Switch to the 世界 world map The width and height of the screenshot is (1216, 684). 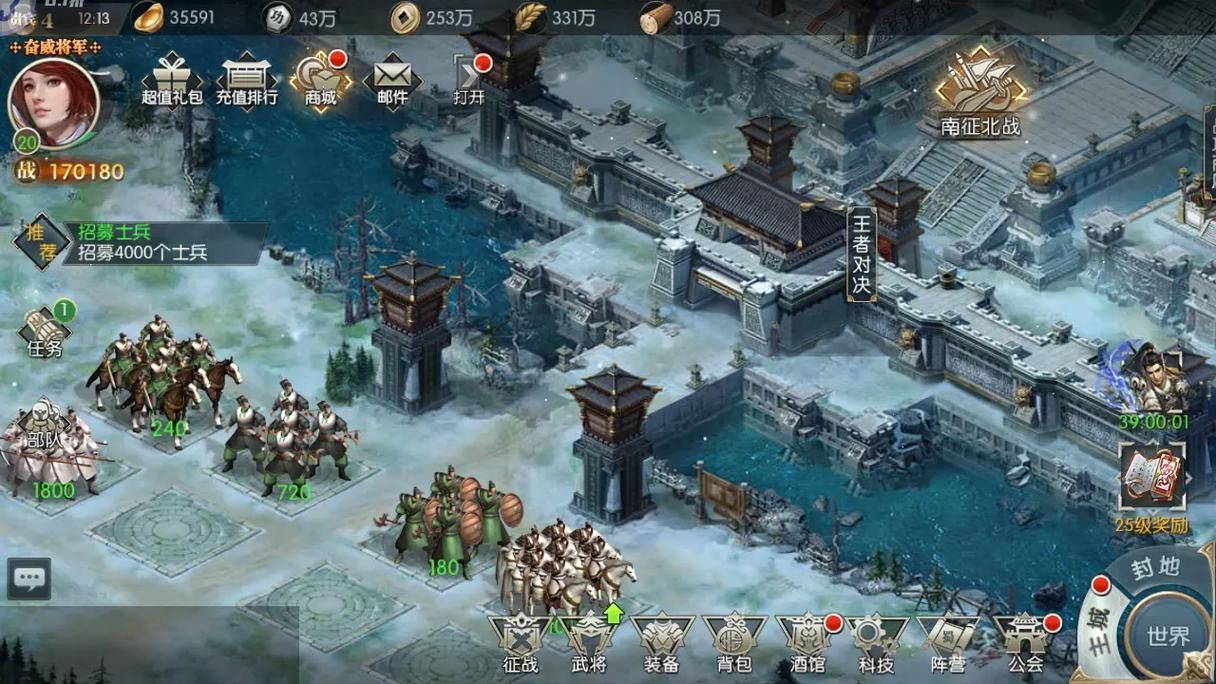pos(1167,635)
